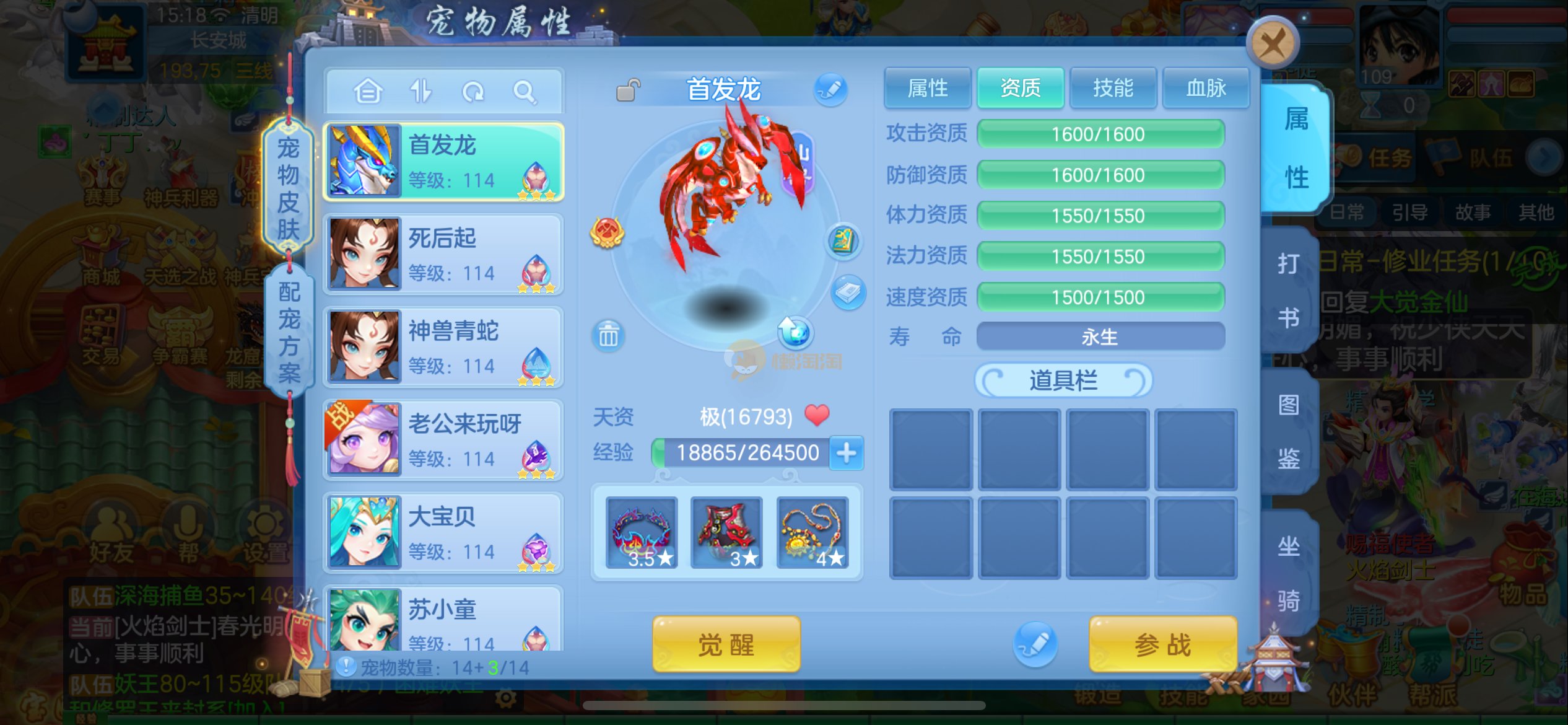
Task: Switch to the 属性 tab
Action: tap(927, 89)
